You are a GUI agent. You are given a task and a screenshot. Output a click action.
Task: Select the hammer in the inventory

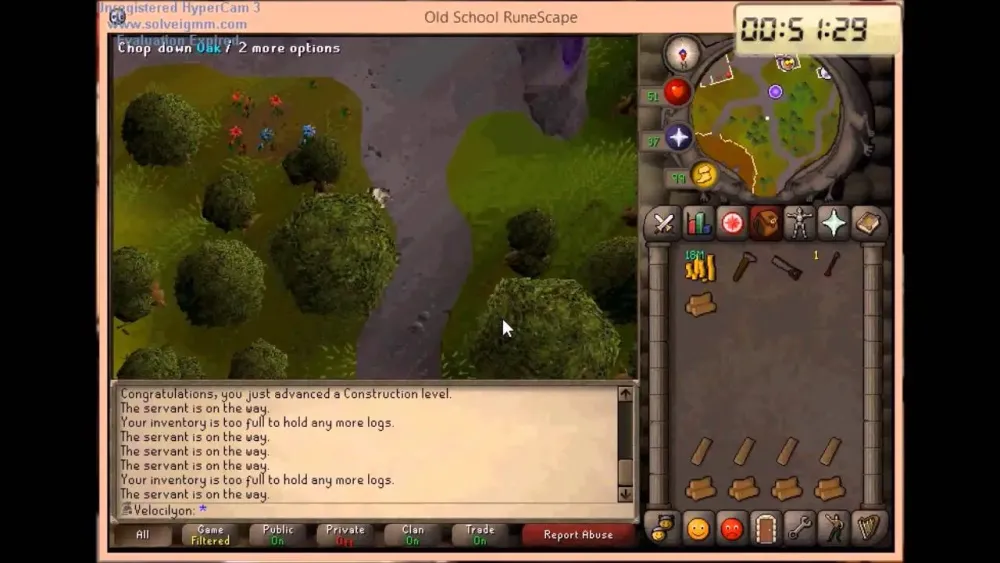(x=744, y=266)
